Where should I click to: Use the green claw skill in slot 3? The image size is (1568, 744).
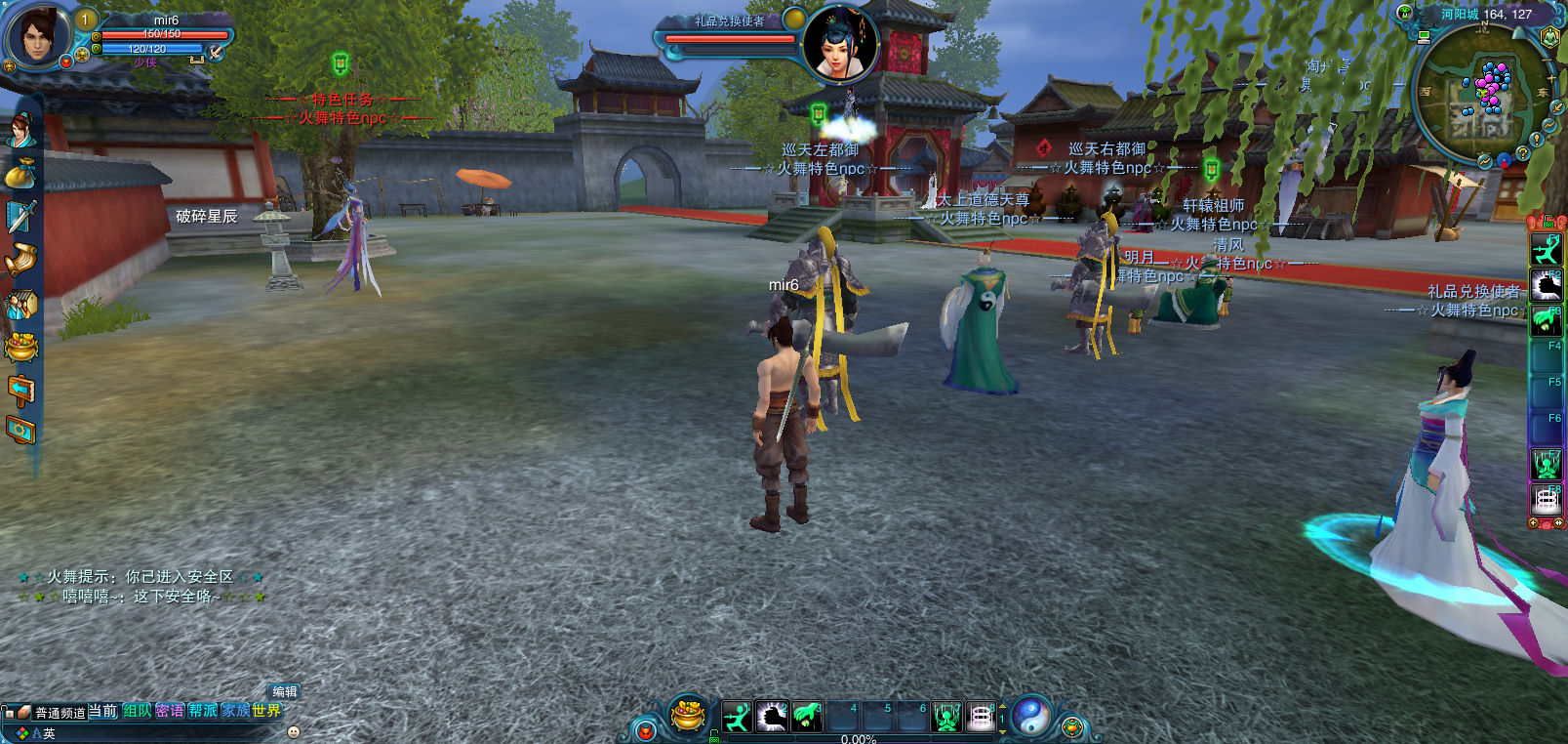806,718
